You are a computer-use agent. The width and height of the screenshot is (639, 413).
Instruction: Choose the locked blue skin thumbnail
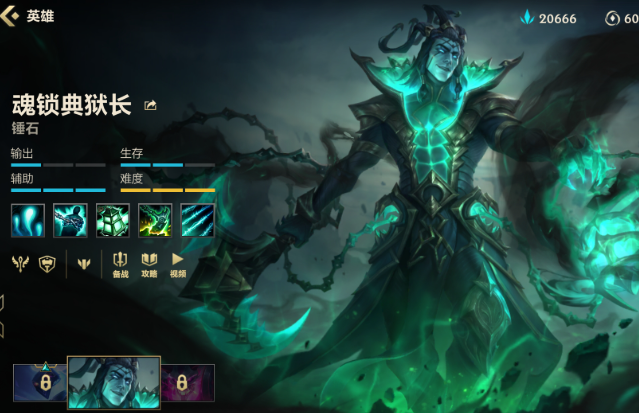[x=40, y=383]
